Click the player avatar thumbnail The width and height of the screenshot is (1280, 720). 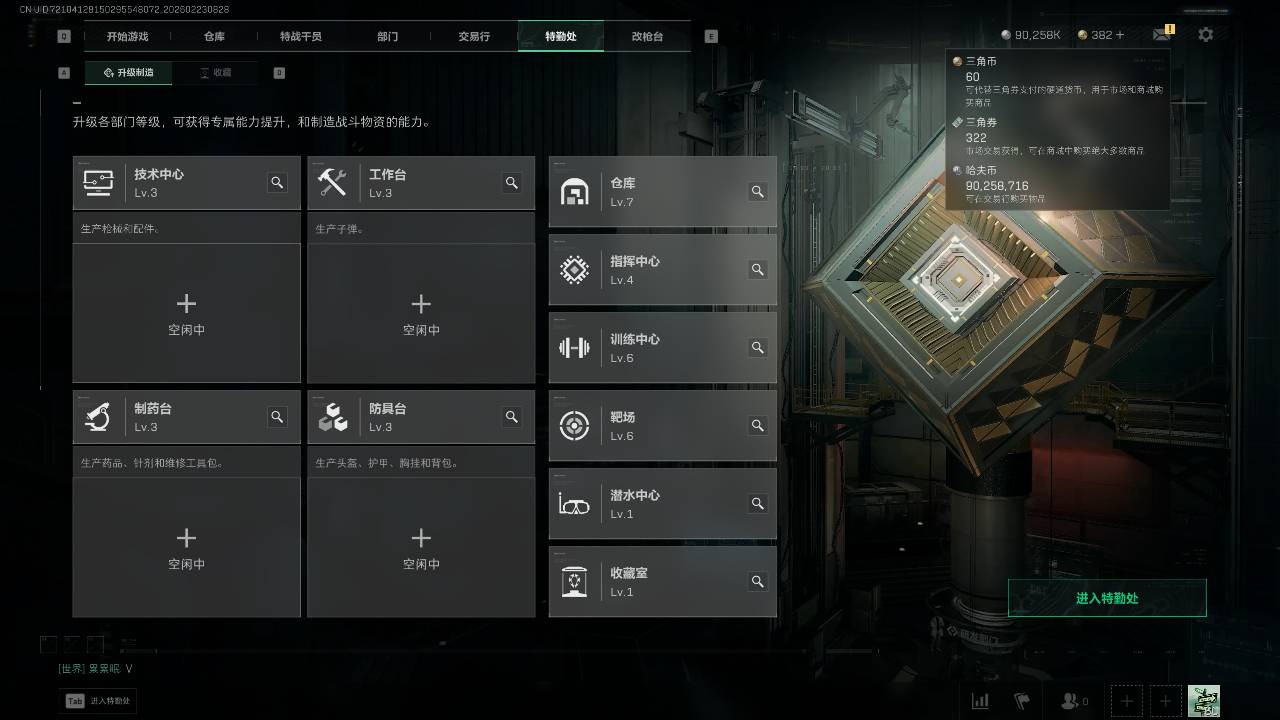pos(1203,701)
